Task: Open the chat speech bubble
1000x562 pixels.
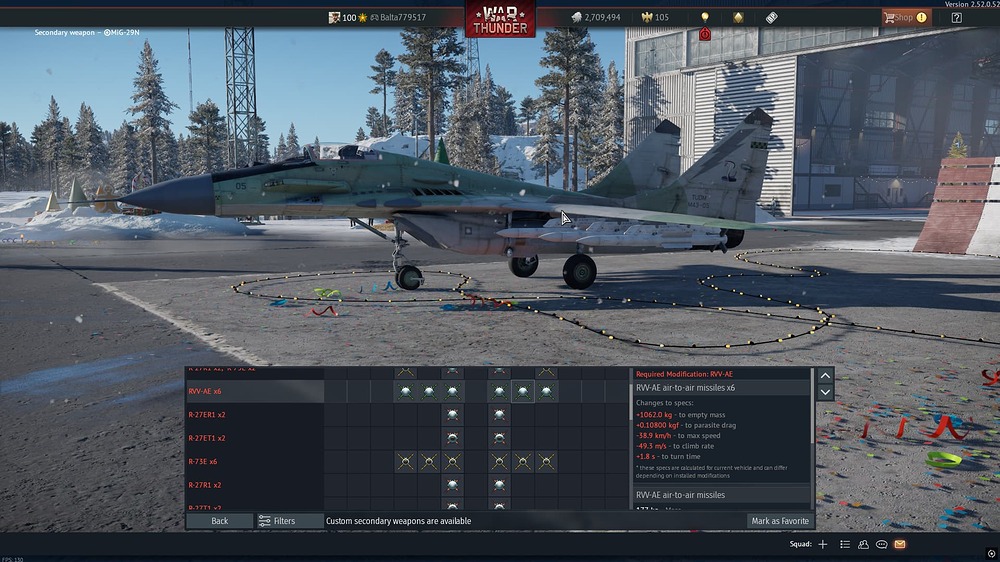Action: [881, 544]
